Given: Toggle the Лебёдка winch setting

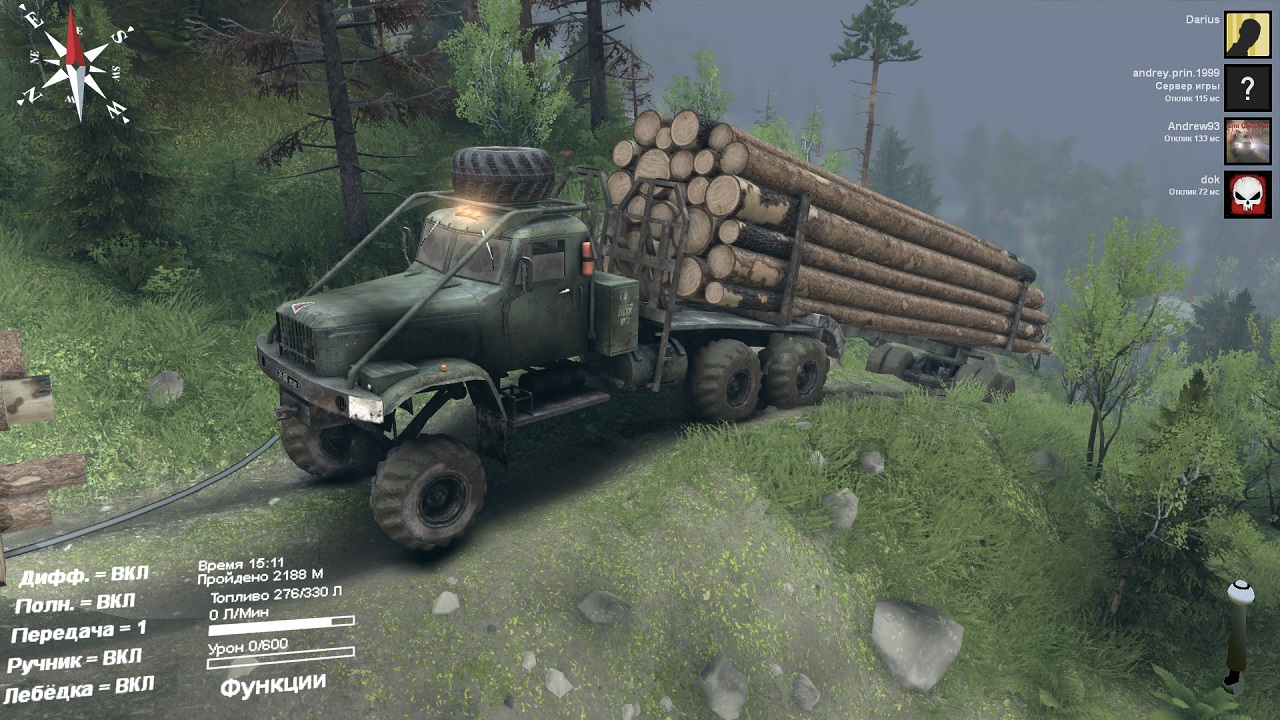Looking at the screenshot, I should click(79, 689).
